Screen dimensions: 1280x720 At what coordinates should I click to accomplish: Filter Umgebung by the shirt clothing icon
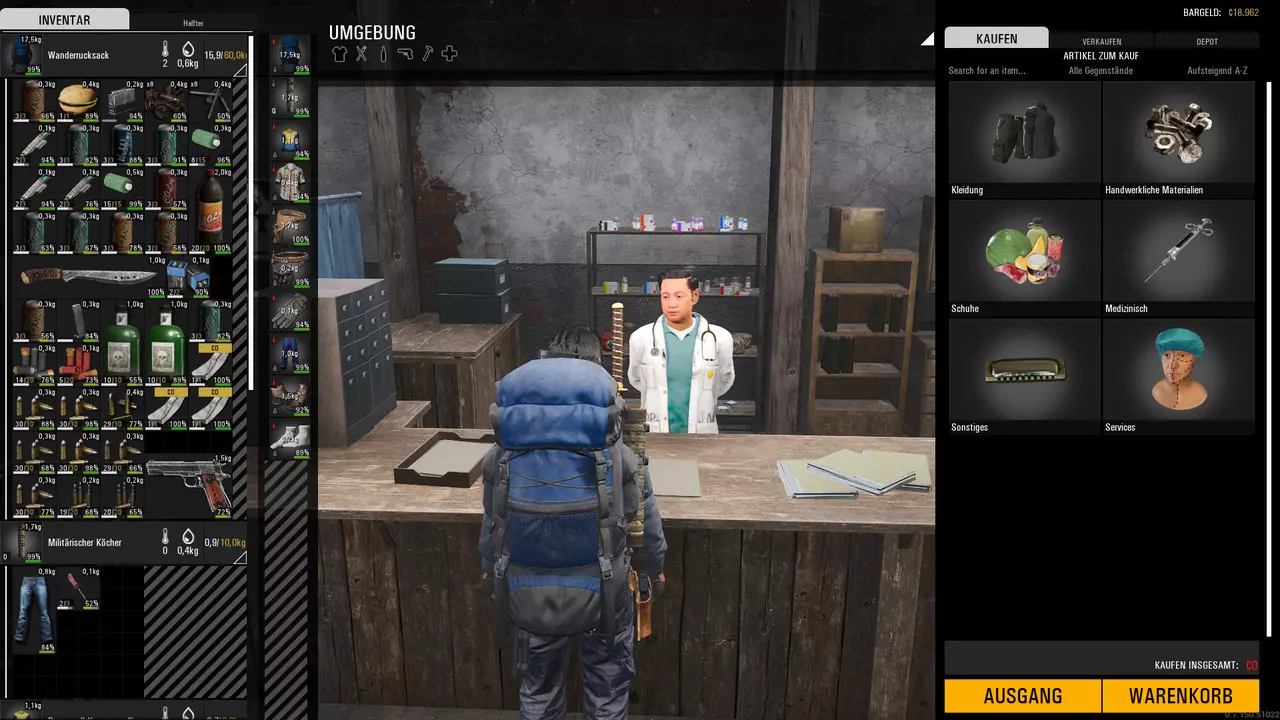coord(339,54)
